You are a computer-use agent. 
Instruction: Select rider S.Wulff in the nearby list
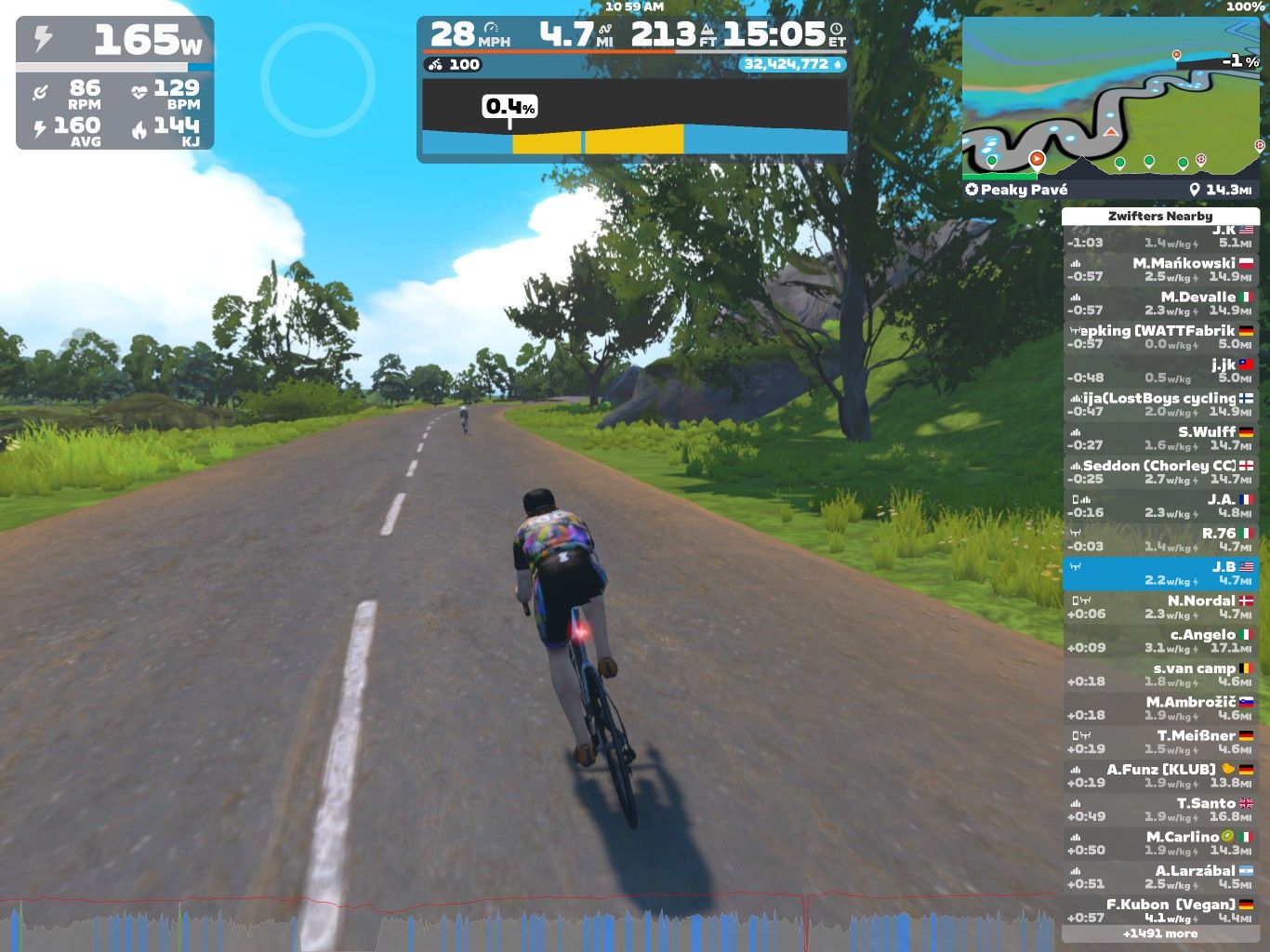1159,438
